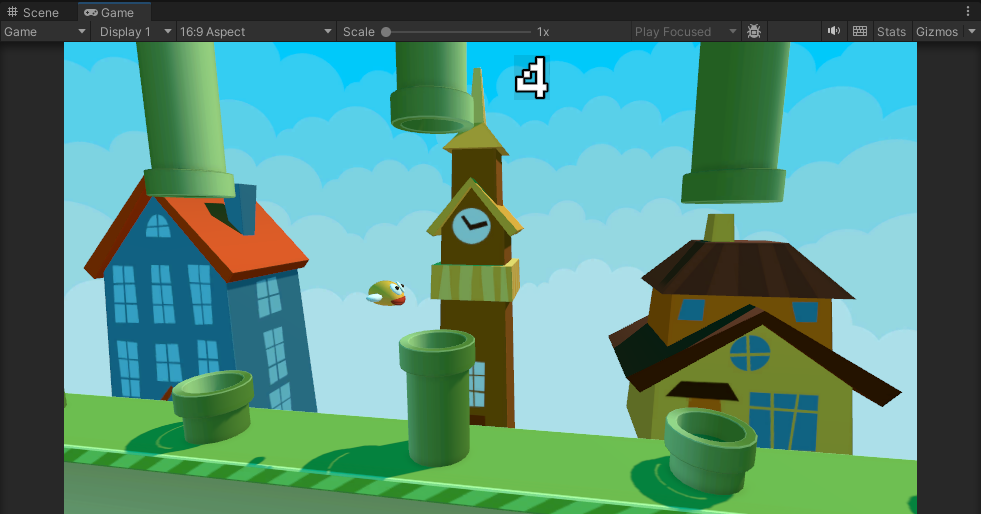Switch to the Scene tab
Viewport: 981px width, 514px height.
(34, 13)
